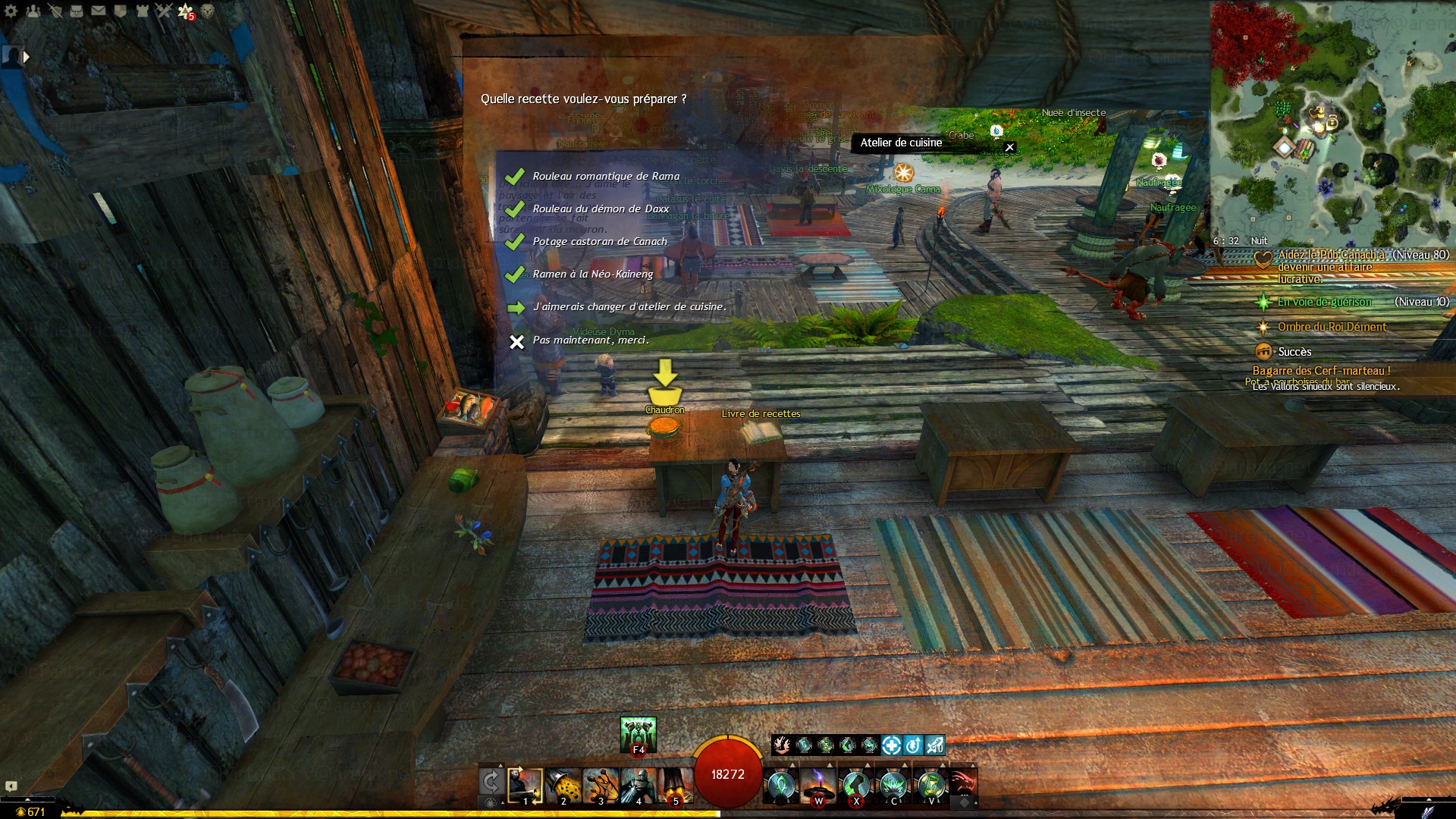Viewport: 1456px width, 819px height.
Task: Pick the Potage castoran de Canach recipe
Action: point(599,241)
